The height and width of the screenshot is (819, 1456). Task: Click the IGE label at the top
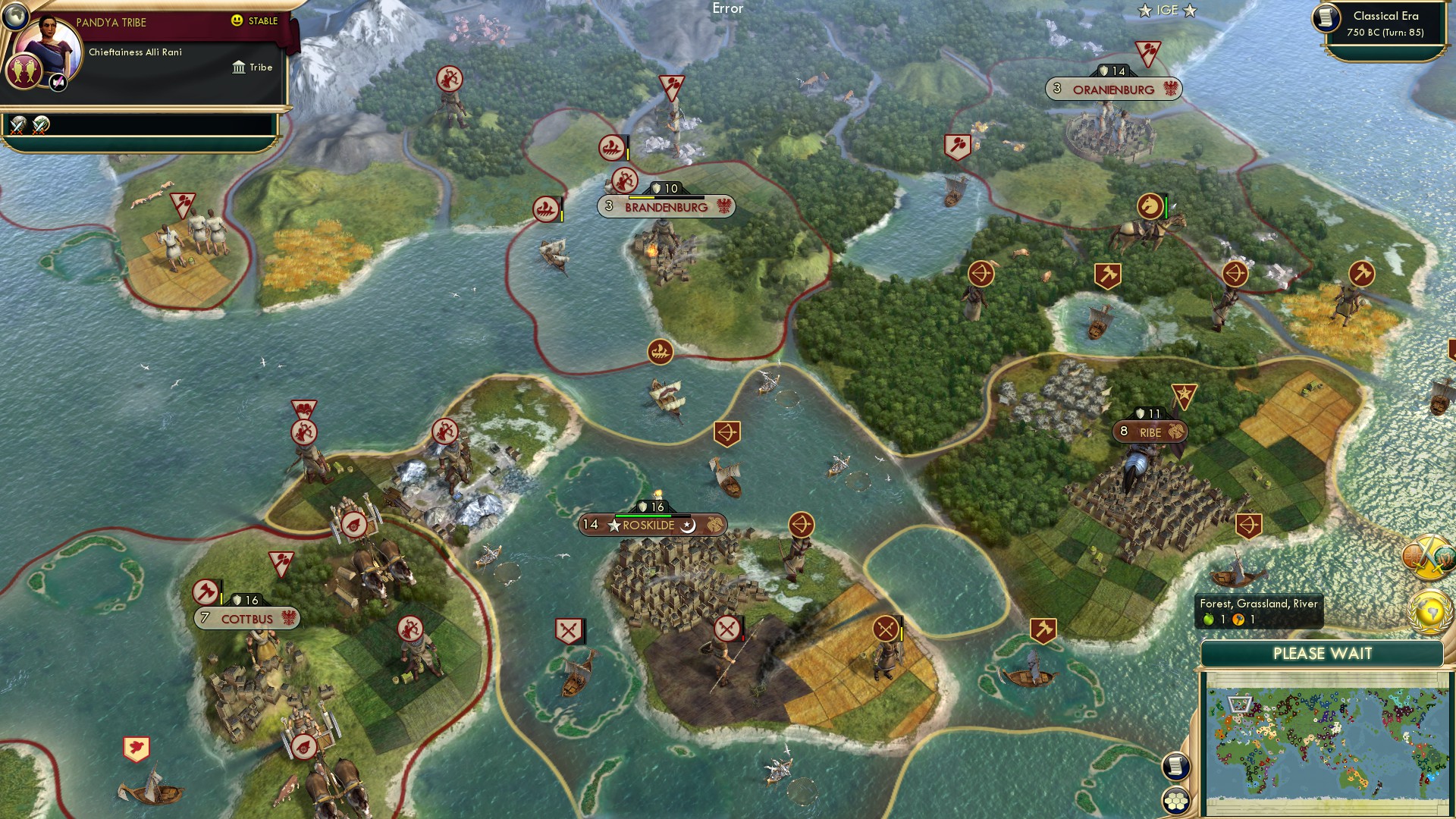1166,10
